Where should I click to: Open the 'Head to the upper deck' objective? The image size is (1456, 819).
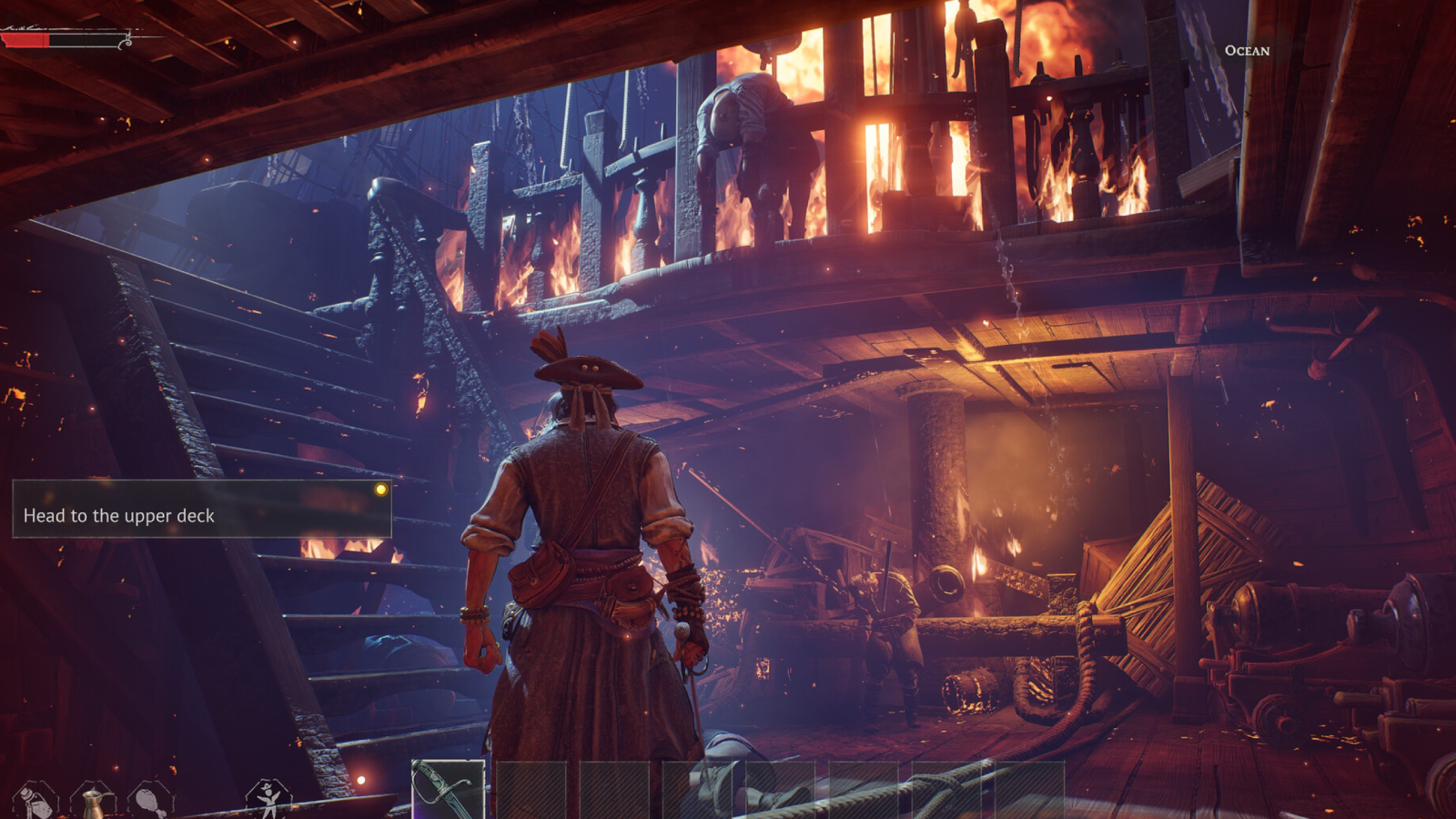point(201,509)
